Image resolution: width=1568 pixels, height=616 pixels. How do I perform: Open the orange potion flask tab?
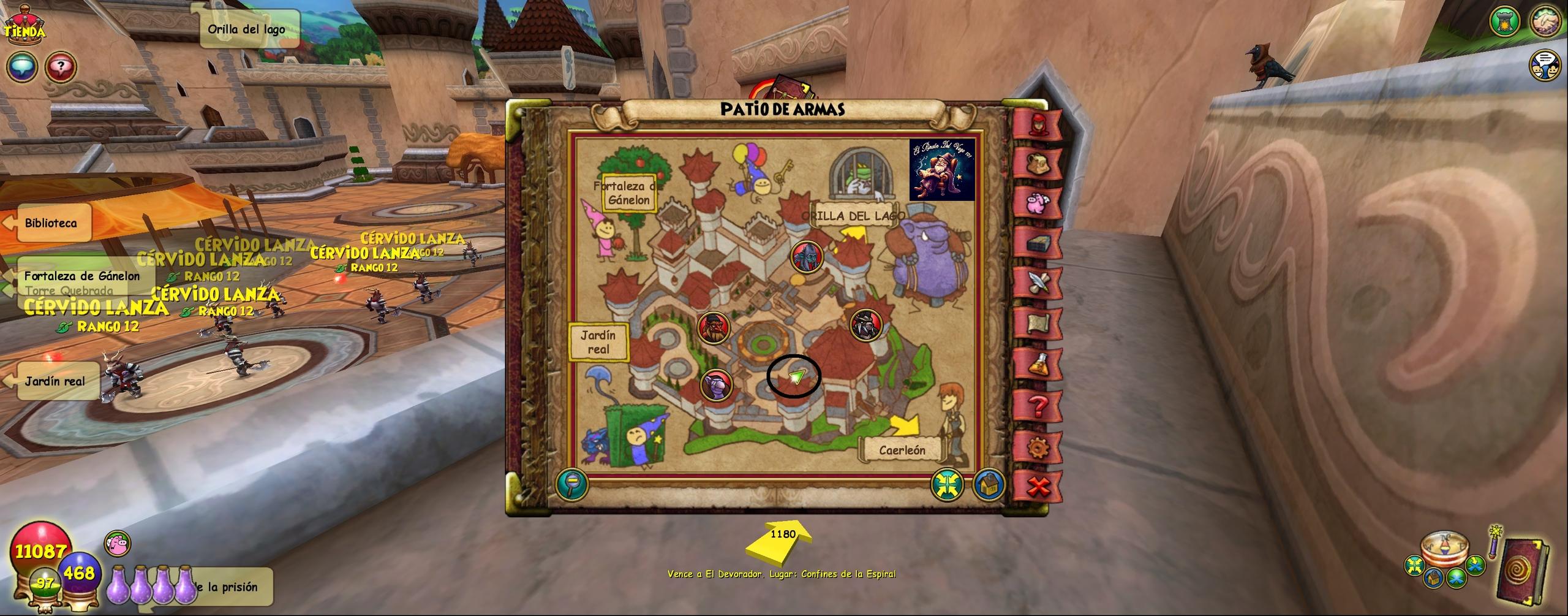[1038, 365]
